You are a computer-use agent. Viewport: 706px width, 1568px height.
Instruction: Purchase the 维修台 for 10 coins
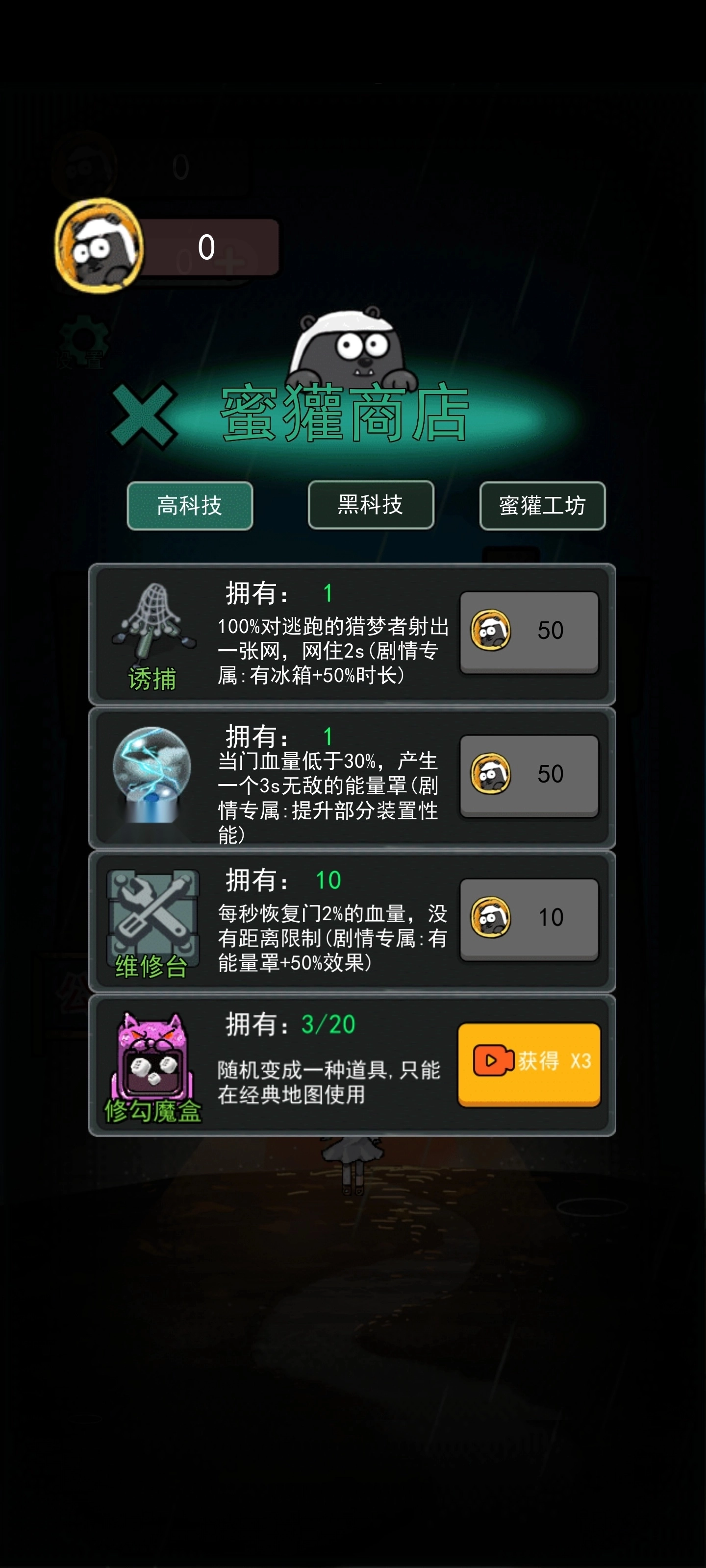(x=528, y=916)
